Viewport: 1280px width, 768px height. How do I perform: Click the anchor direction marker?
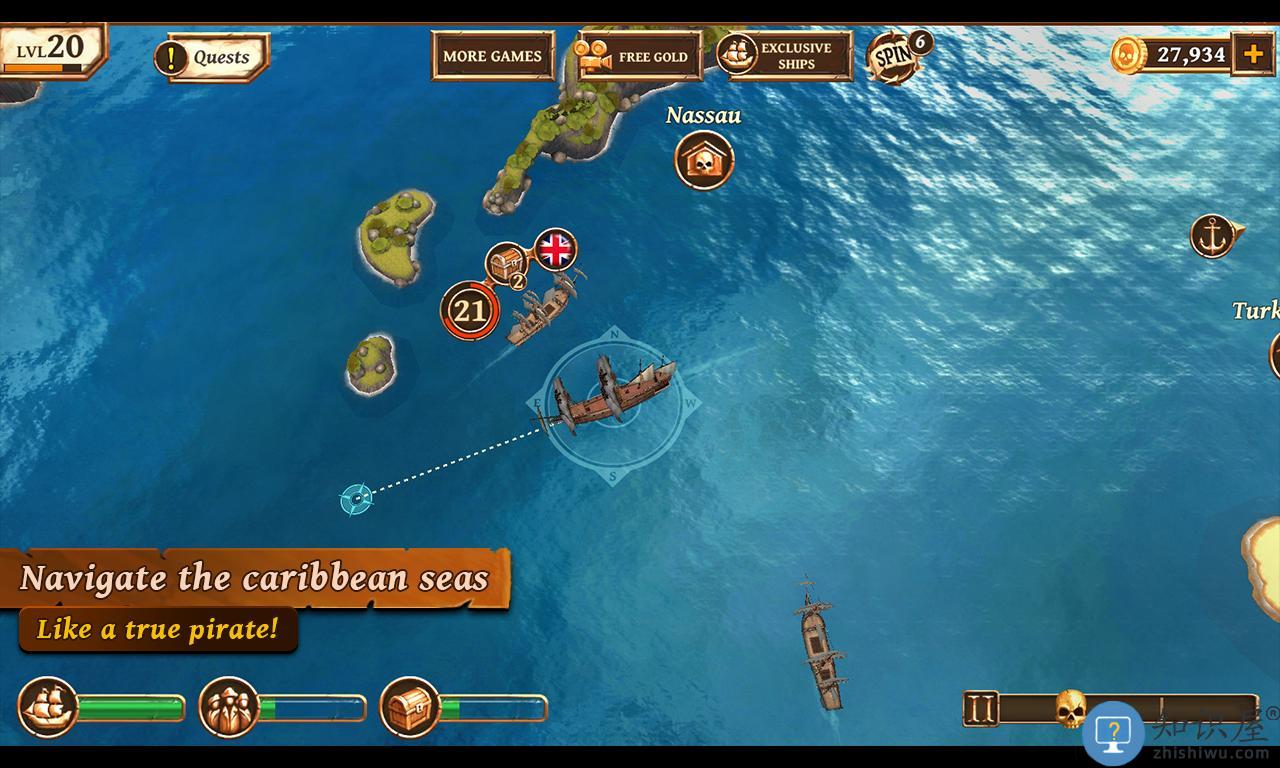(1213, 237)
